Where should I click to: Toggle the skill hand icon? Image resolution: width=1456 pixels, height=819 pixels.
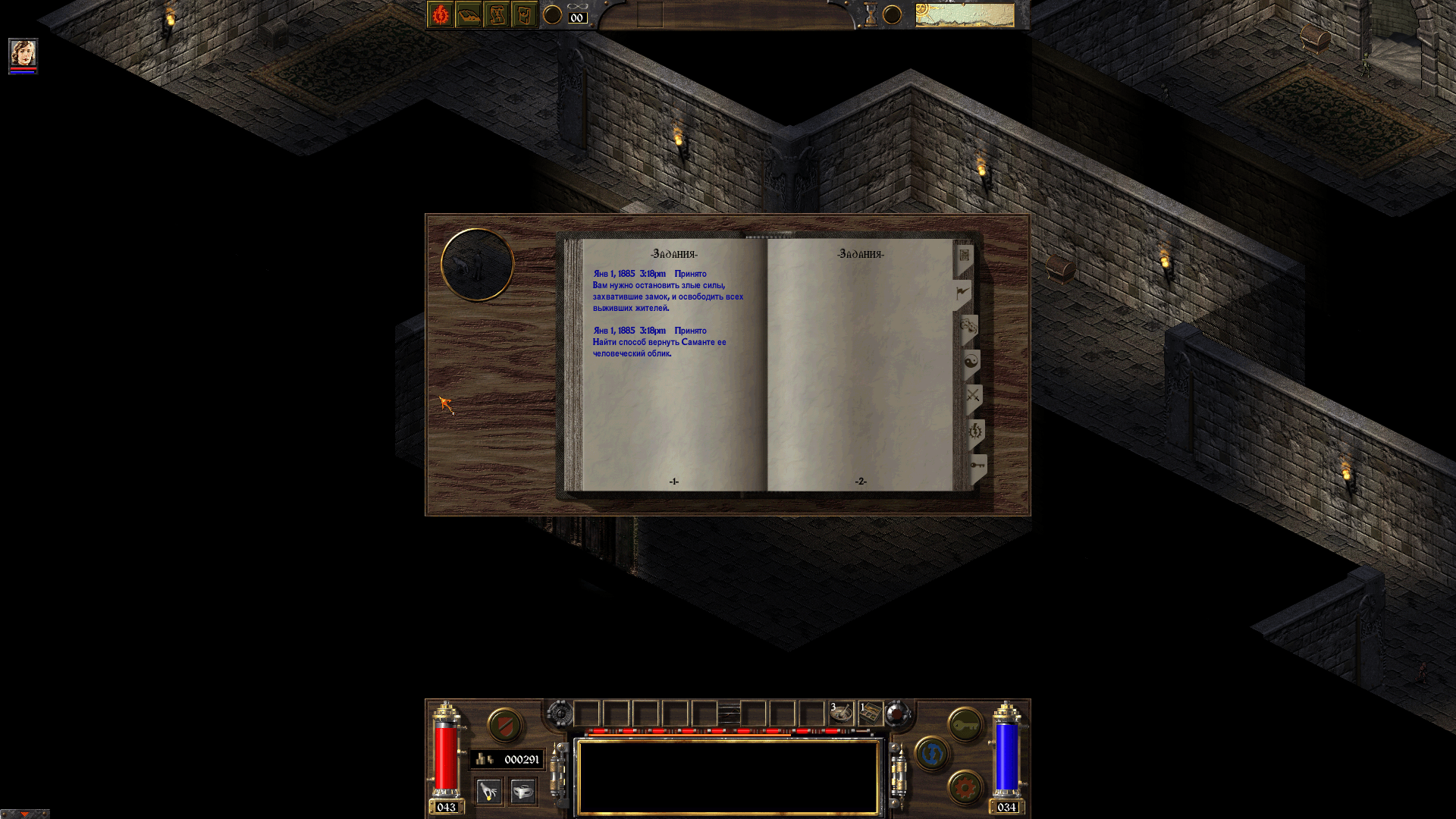pos(488,792)
